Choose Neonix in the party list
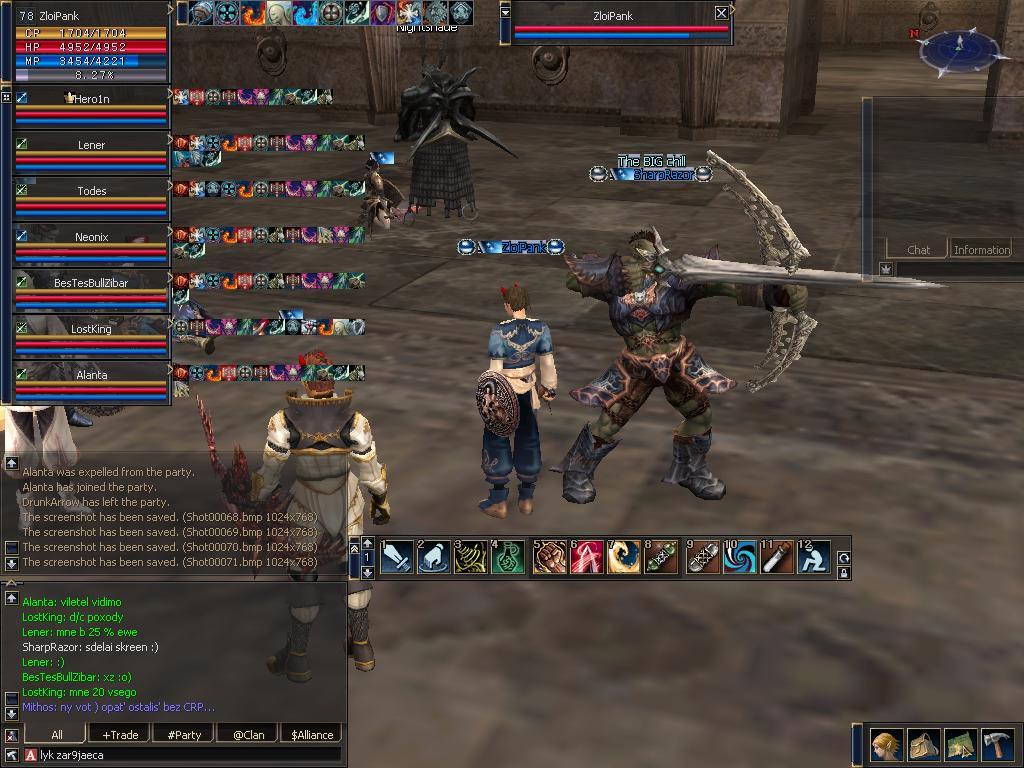The height and width of the screenshot is (768, 1024). pyautogui.click(x=91, y=237)
